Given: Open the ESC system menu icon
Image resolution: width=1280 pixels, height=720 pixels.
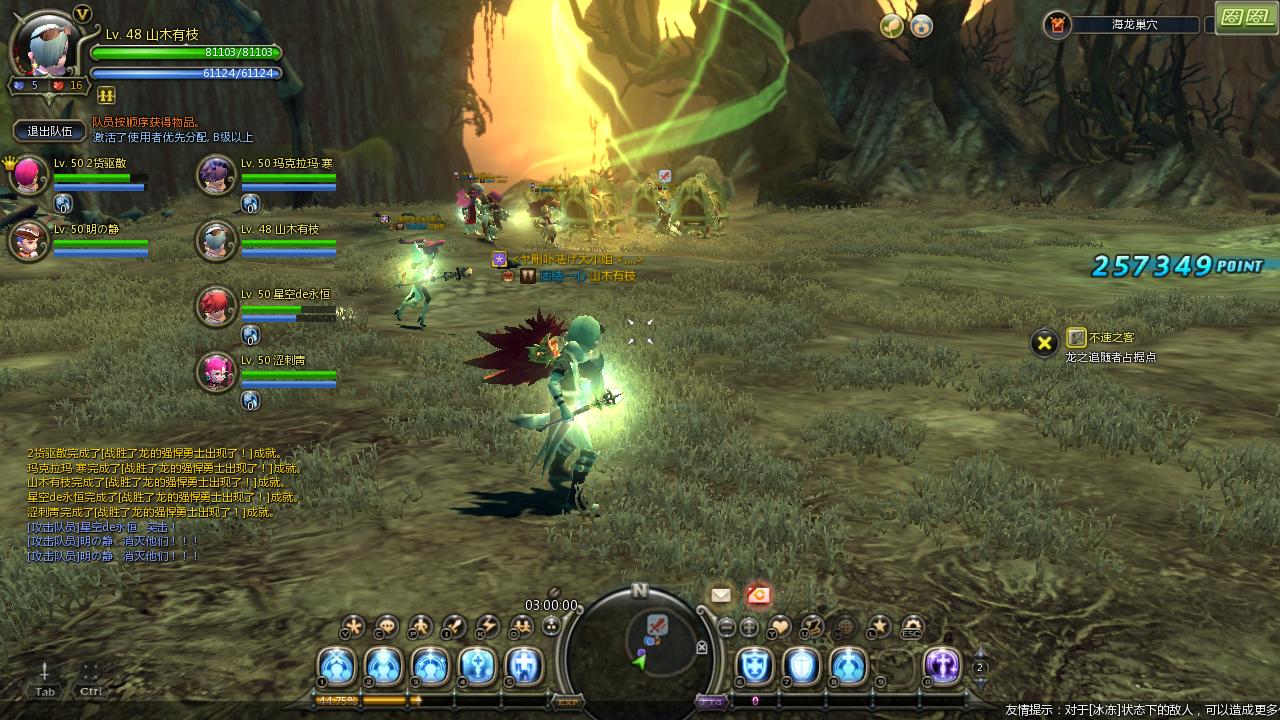Looking at the screenshot, I should click(911, 627).
